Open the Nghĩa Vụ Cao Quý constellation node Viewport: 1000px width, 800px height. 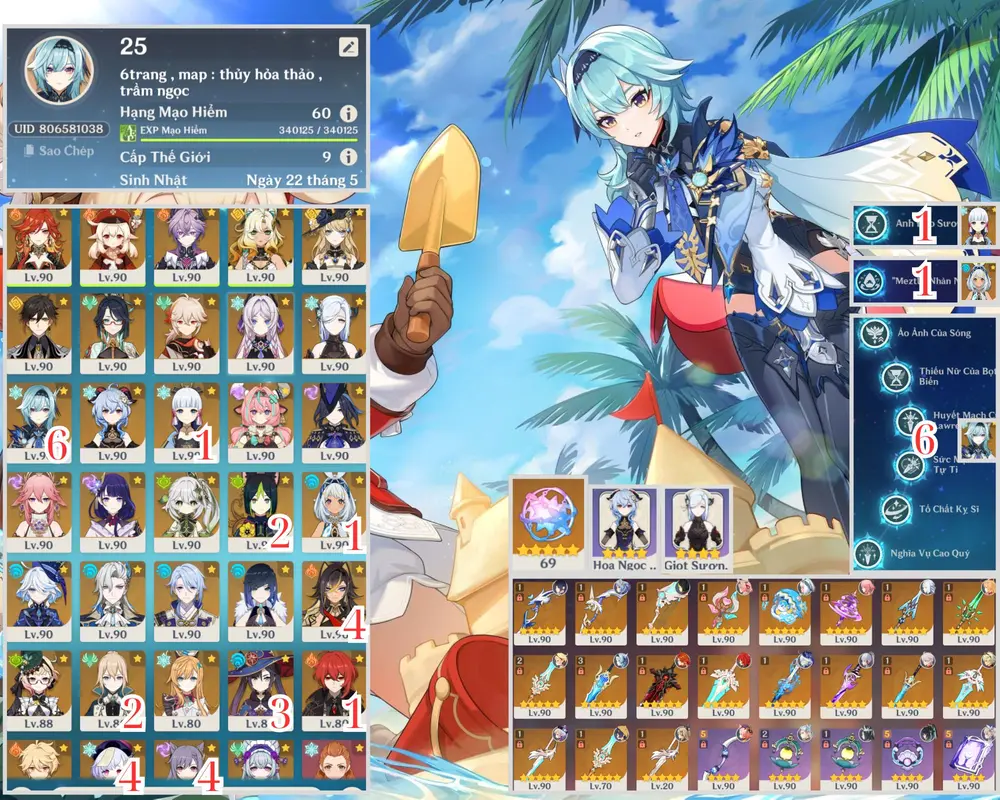pyautogui.click(x=869, y=552)
